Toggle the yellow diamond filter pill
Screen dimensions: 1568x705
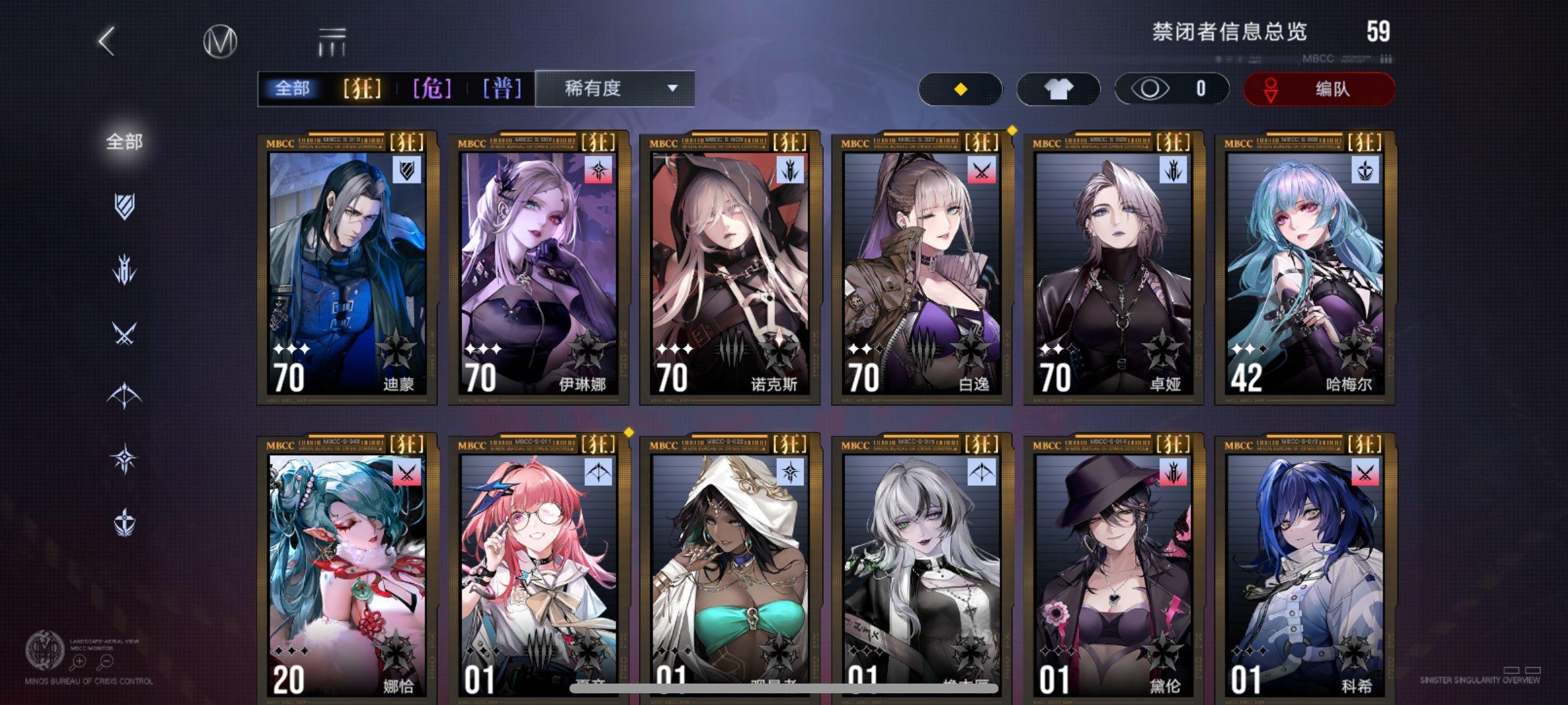point(960,88)
